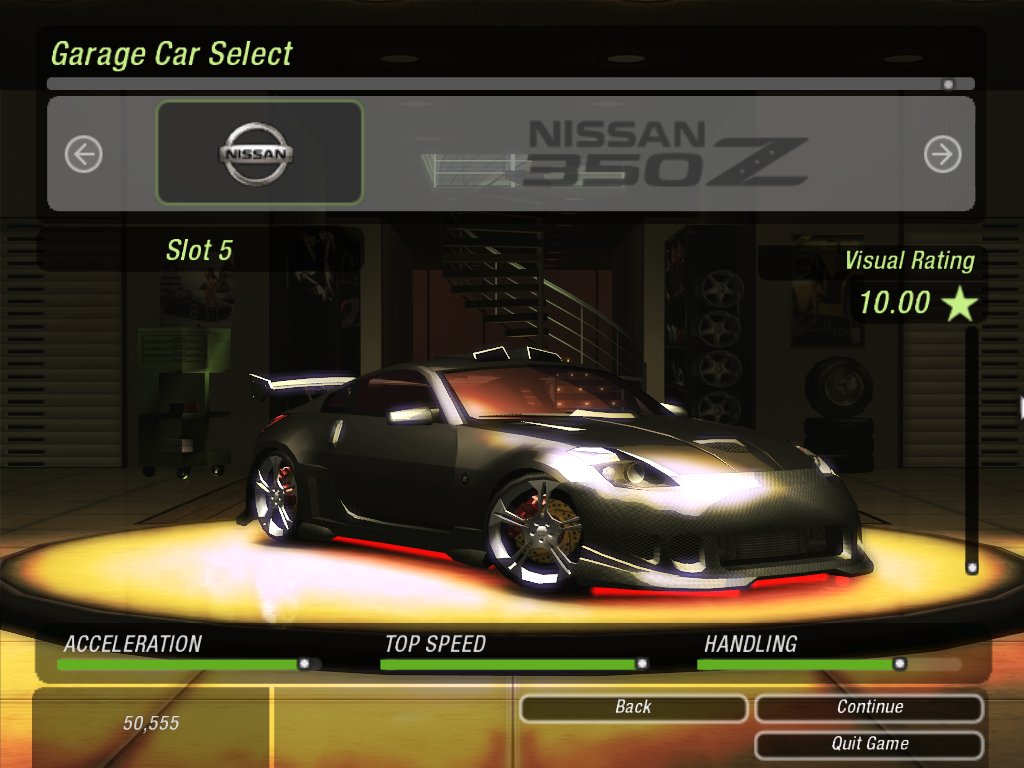This screenshot has width=1024, height=768.
Task: Show the previous car with the left arrow
Action: pyautogui.click(x=84, y=154)
